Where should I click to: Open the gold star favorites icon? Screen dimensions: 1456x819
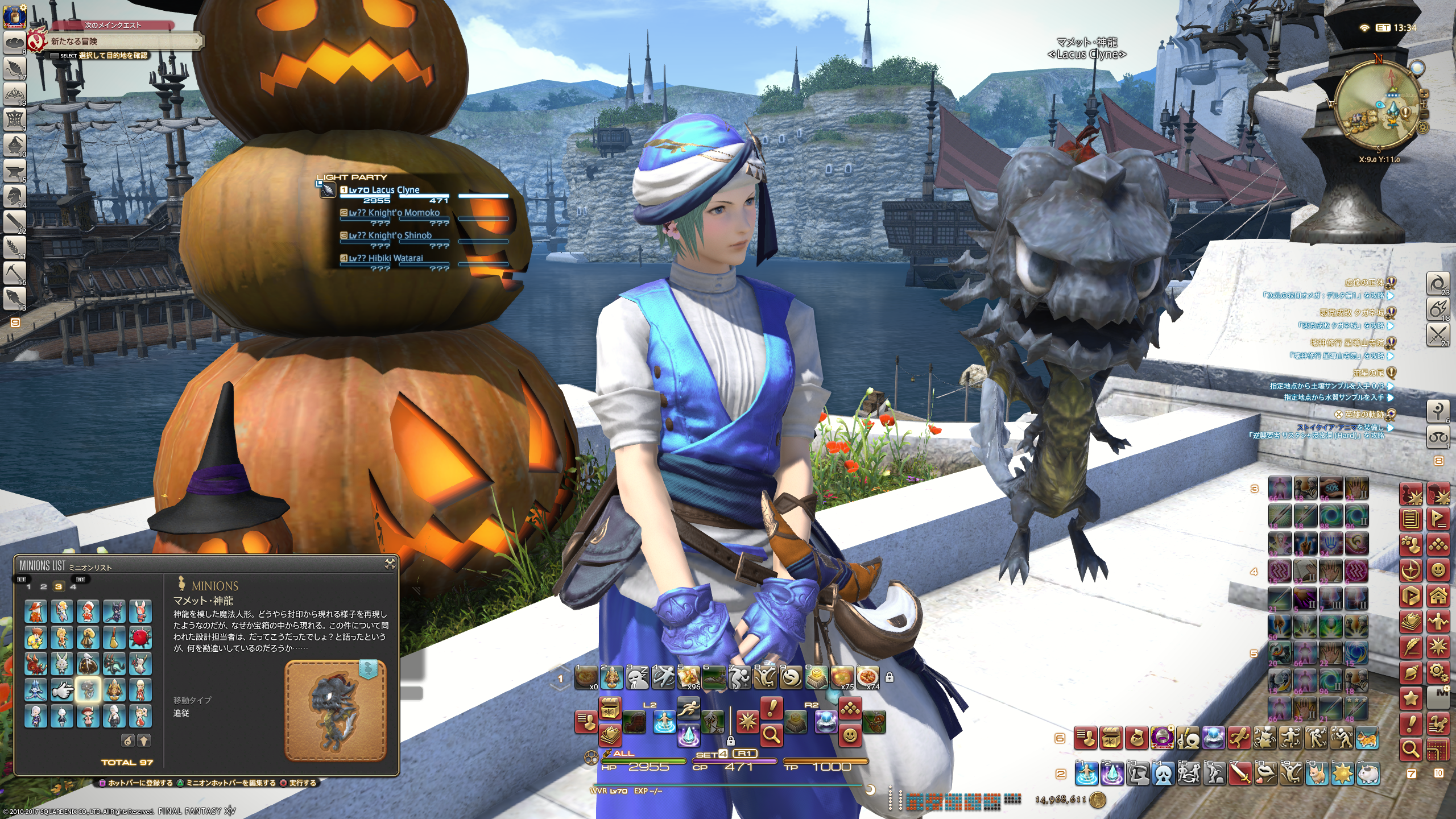point(1411,698)
